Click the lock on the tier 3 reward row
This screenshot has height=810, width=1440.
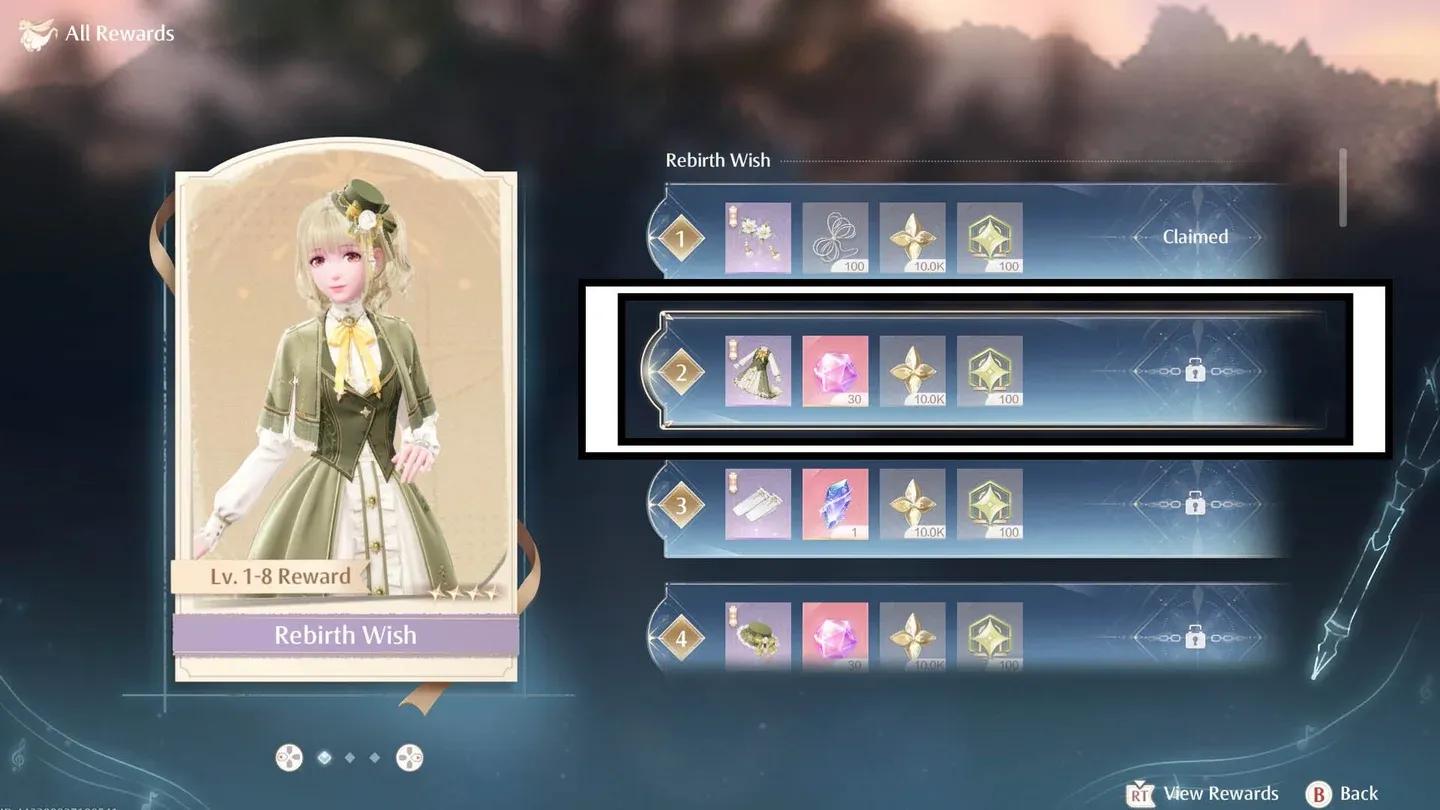click(x=1194, y=504)
